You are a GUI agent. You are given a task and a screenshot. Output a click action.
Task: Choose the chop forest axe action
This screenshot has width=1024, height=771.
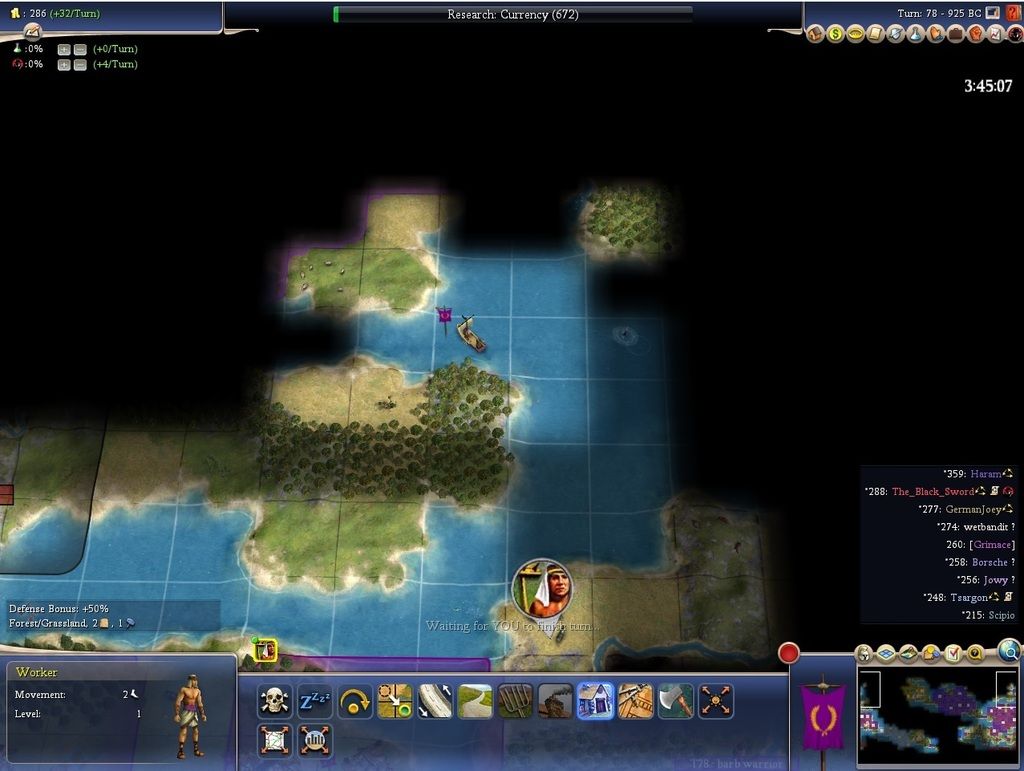[x=676, y=701]
